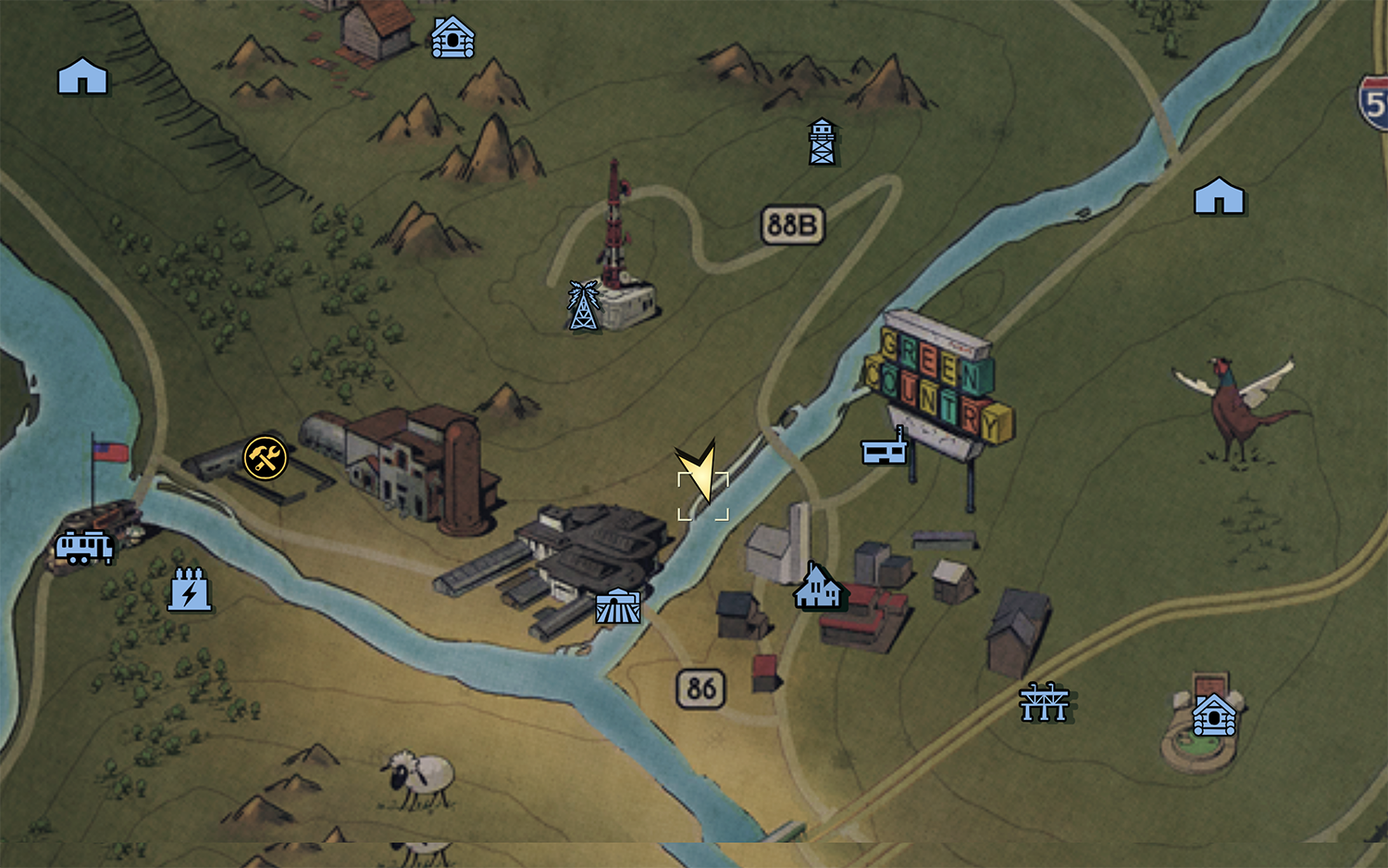Select the house marker above the pheasant

tap(1219, 196)
